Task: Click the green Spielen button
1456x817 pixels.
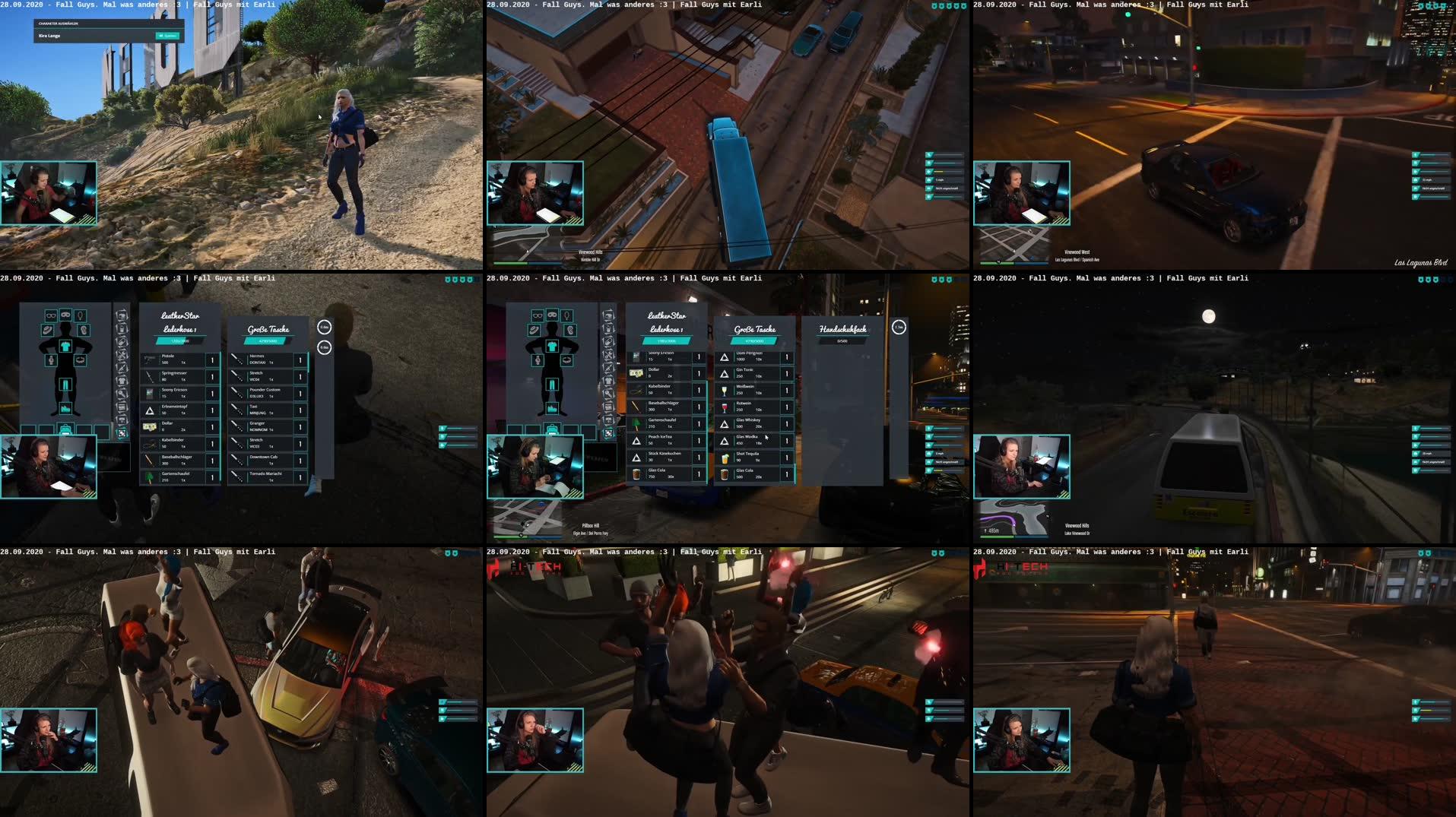Action: tap(167, 36)
